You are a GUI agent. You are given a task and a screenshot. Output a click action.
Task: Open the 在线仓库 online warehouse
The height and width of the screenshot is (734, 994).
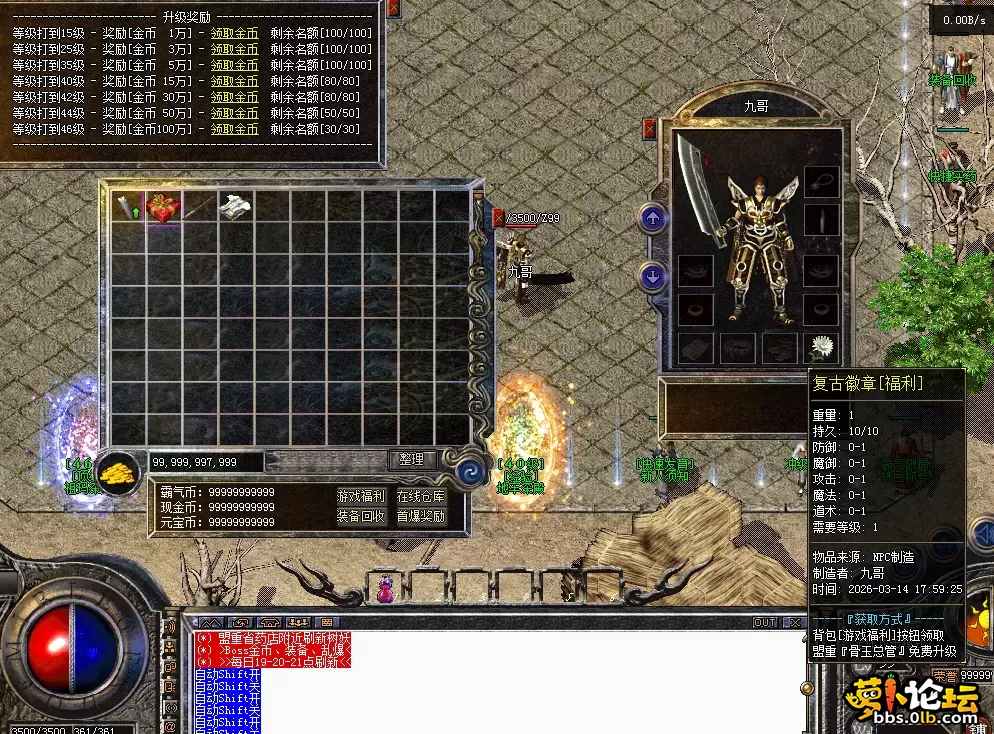[x=421, y=496]
